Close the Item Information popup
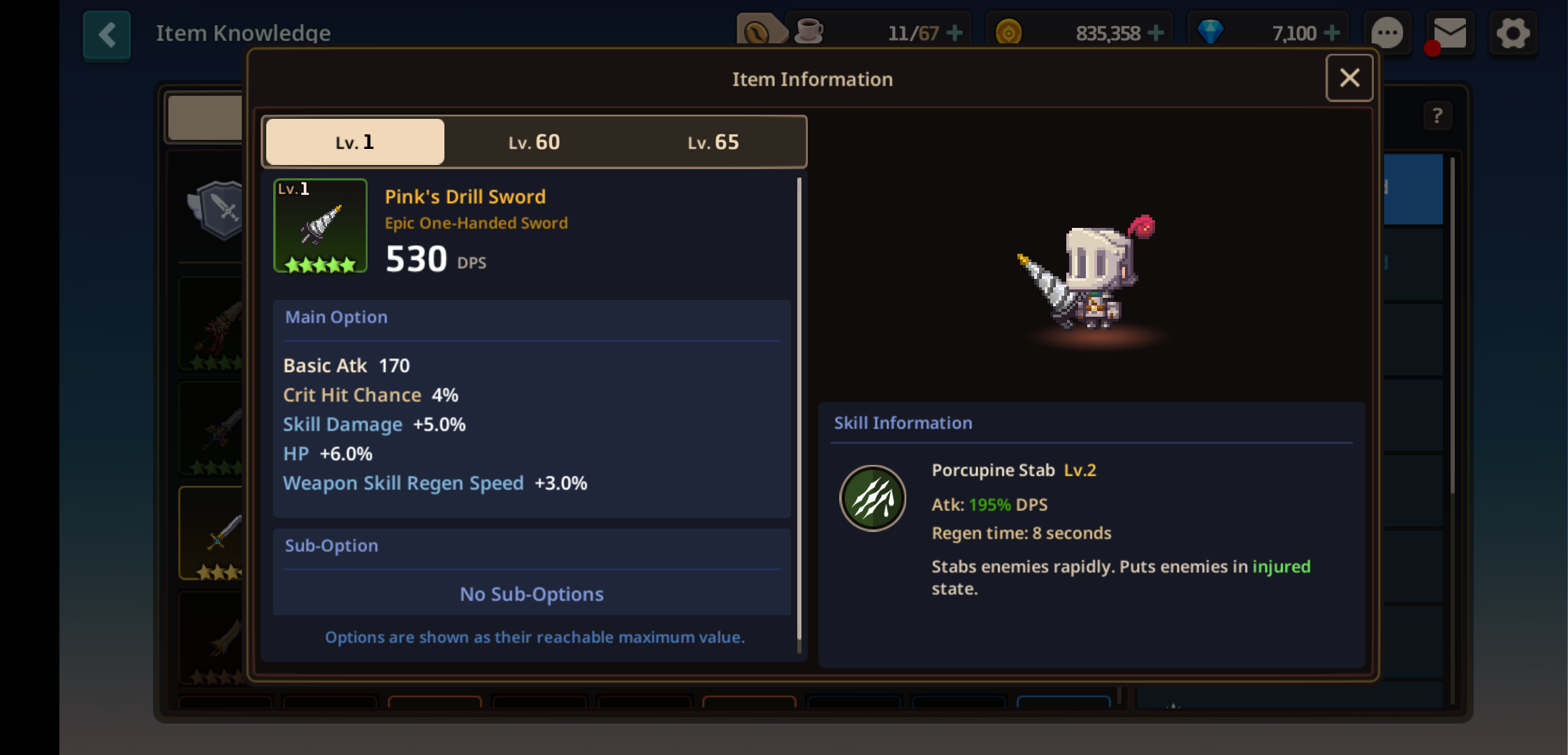This screenshot has width=1568, height=755. point(1349,78)
